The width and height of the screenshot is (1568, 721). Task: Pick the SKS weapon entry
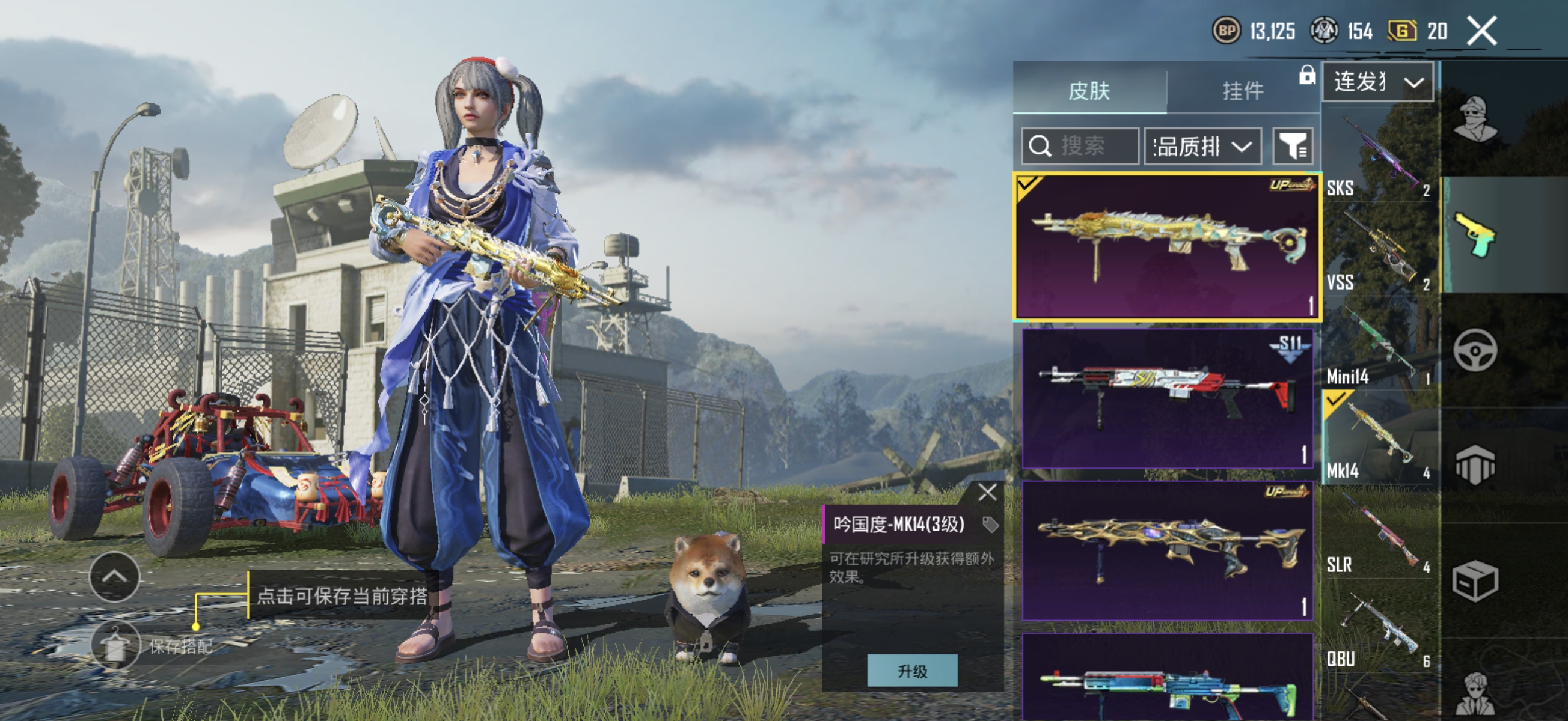pos(1379,155)
